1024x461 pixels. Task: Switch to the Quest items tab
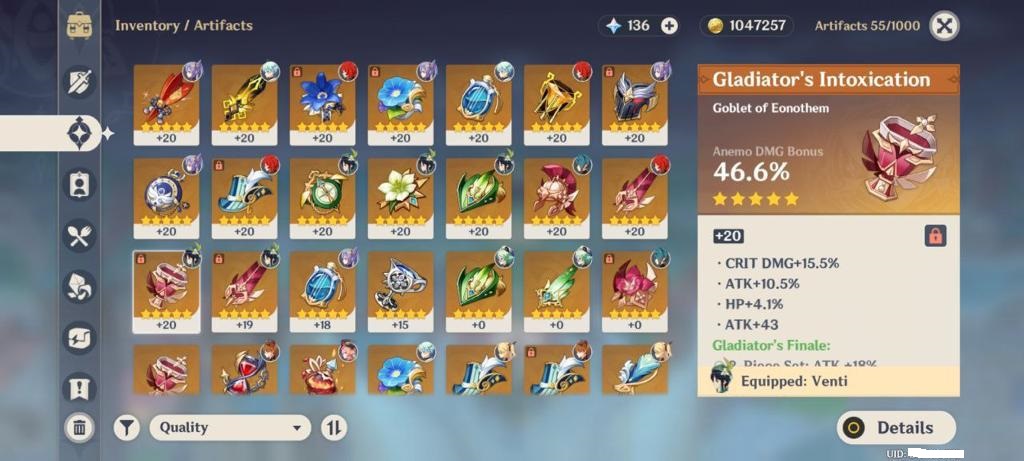(79, 387)
